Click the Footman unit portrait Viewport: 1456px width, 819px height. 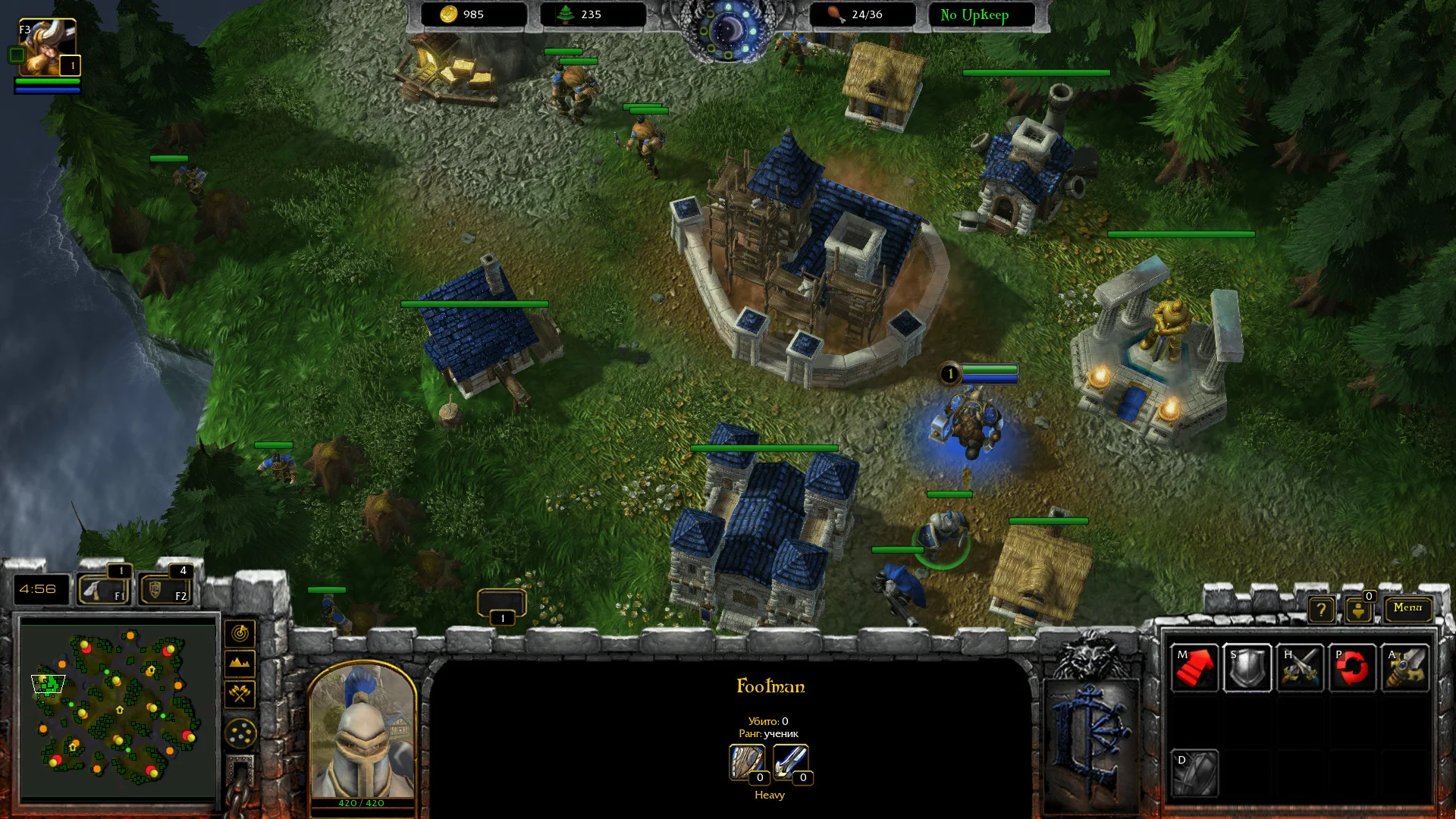click(x=362, y=732)
